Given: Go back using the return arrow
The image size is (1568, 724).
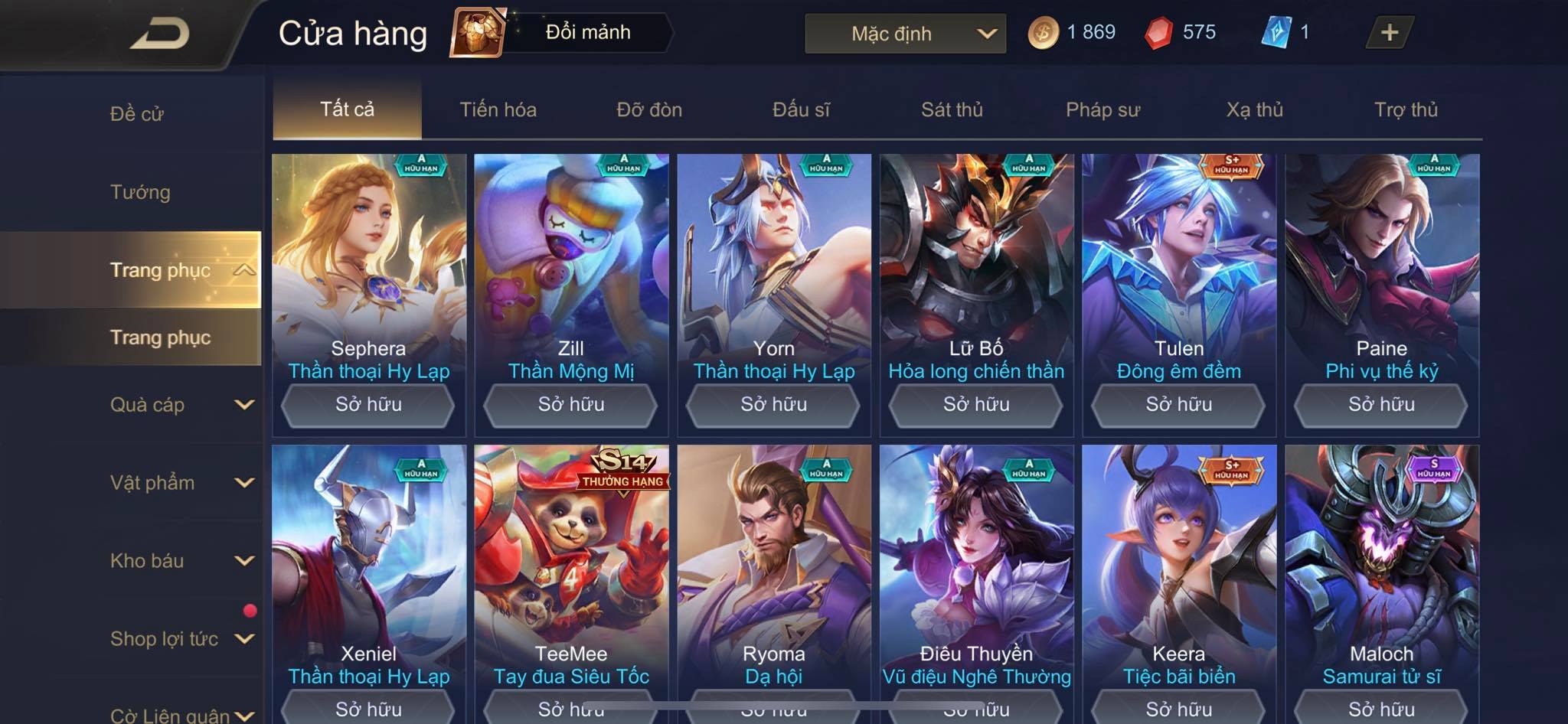Looking at the screenshot, I should (159, 34).
